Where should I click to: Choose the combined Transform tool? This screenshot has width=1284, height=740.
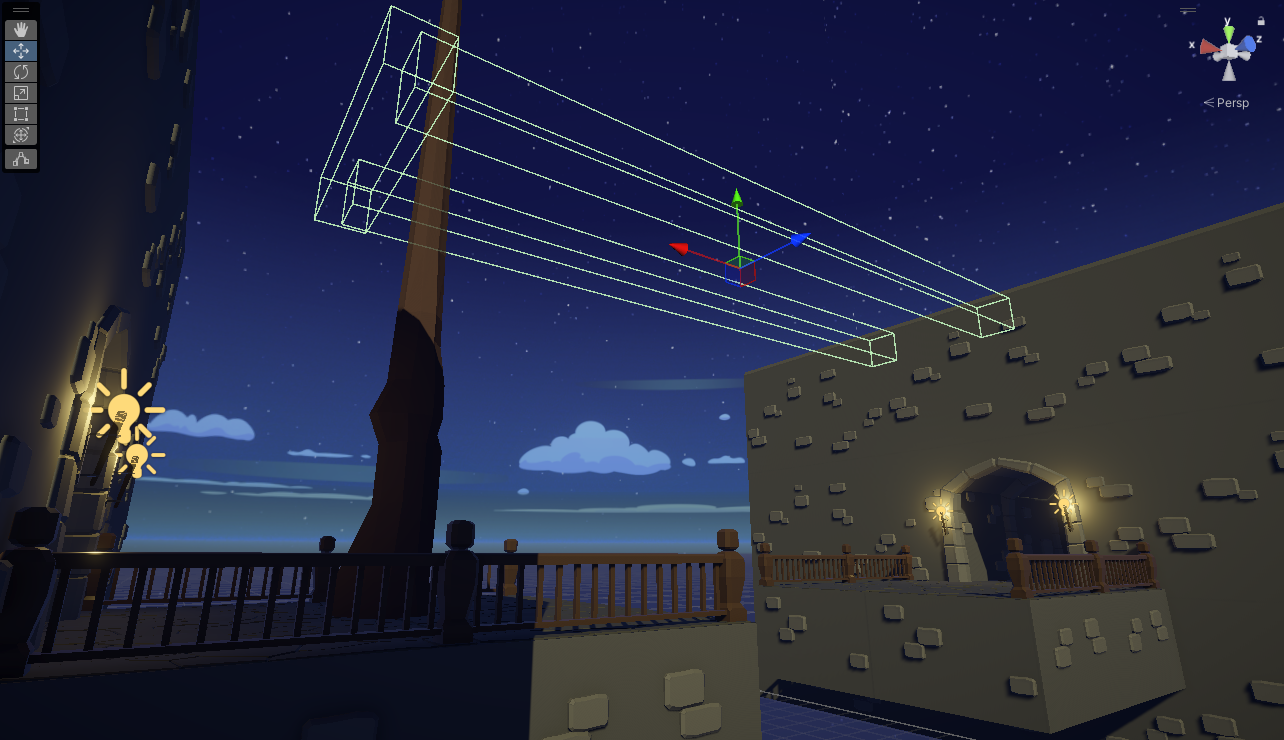coord(22,133)
